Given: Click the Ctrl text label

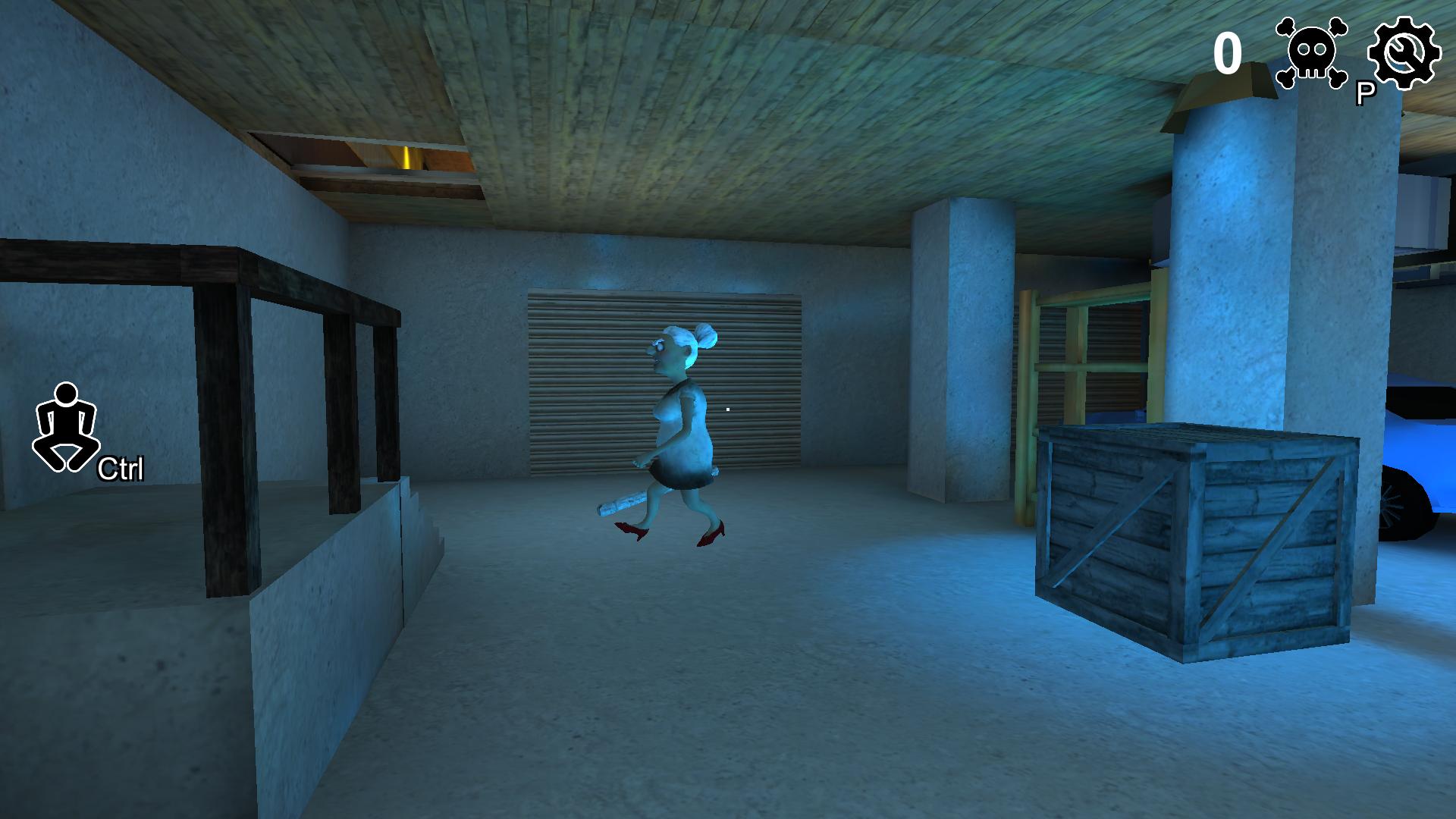Looking at the screenshot, I should pos(120,469).
